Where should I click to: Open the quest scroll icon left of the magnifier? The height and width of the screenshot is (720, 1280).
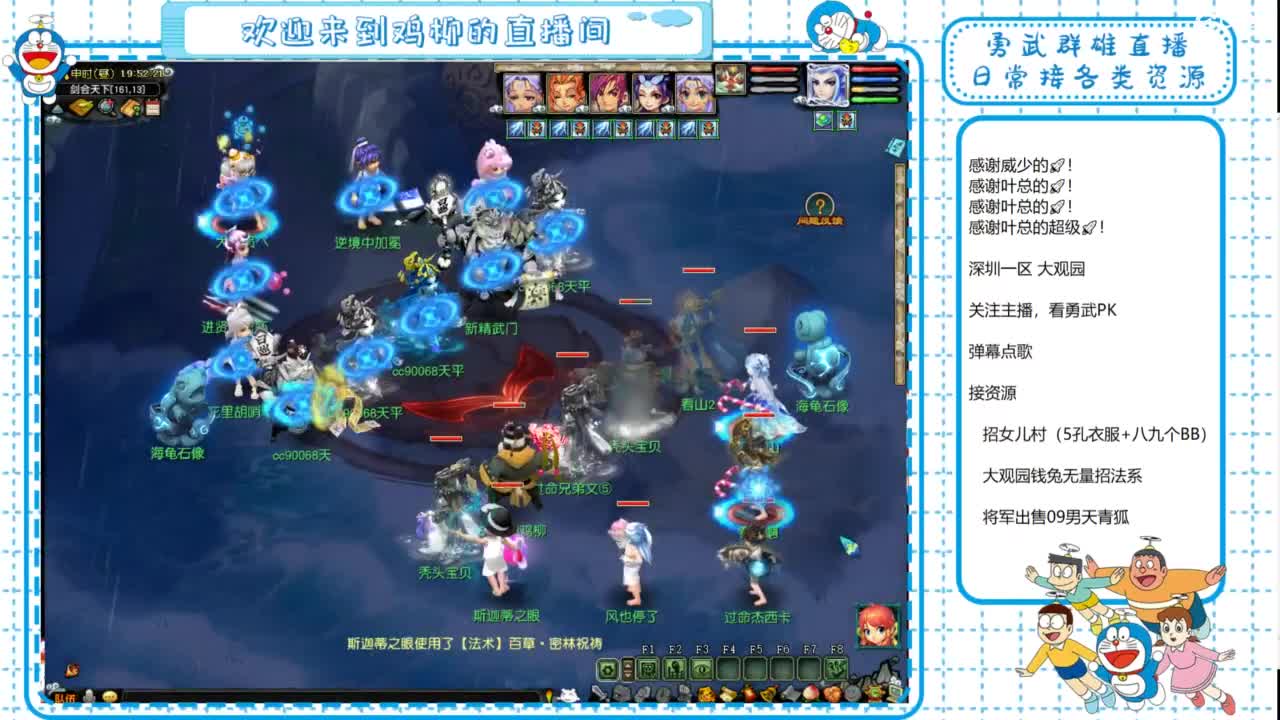pyautogui.click(x=81, y=107)
